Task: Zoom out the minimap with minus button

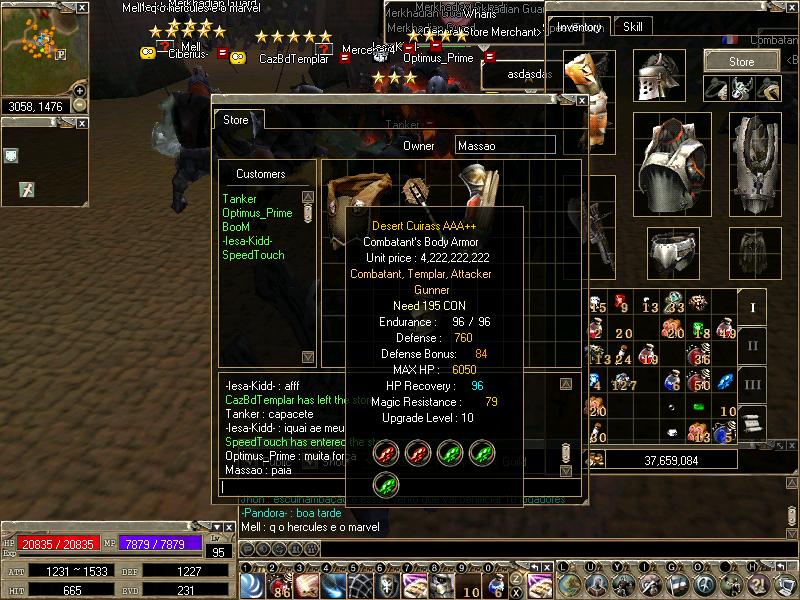Action: (x=80, y=104)
